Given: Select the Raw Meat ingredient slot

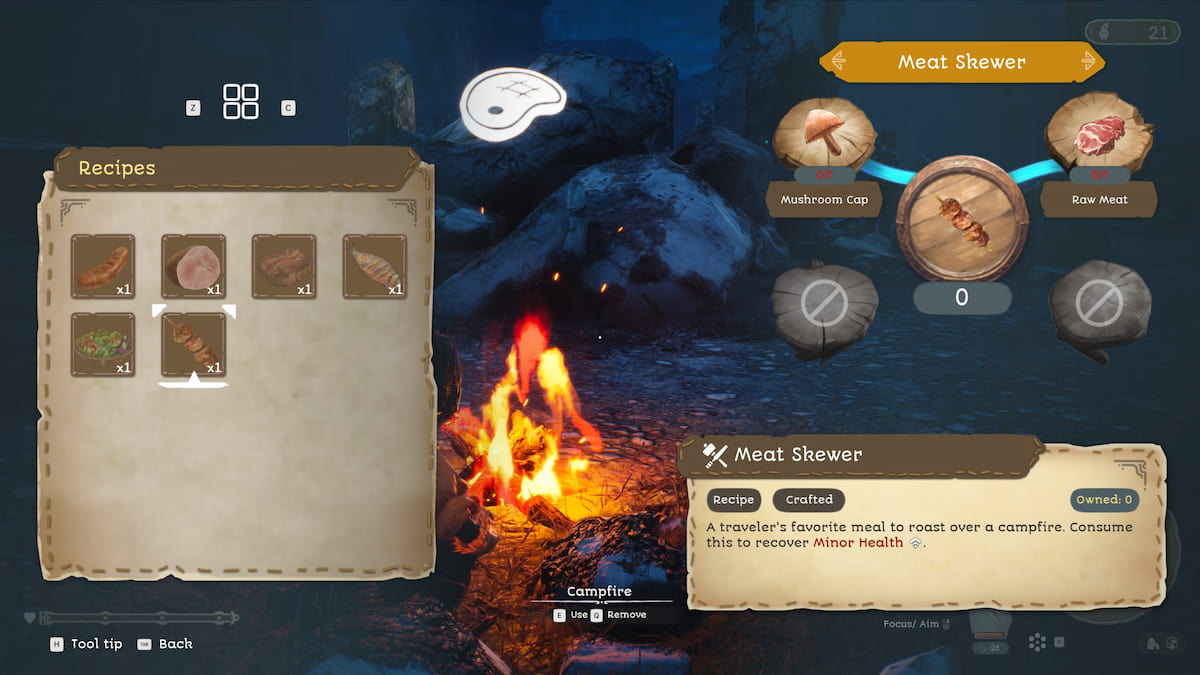Looking at the screenshot, I should 1098,135.
